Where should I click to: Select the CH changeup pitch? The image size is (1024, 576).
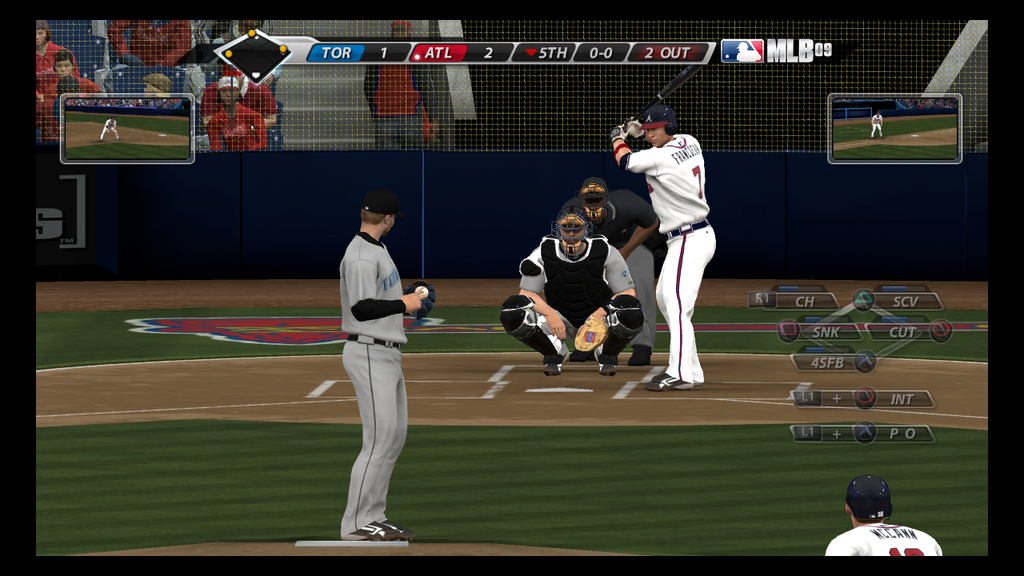(x=805, y=300)
